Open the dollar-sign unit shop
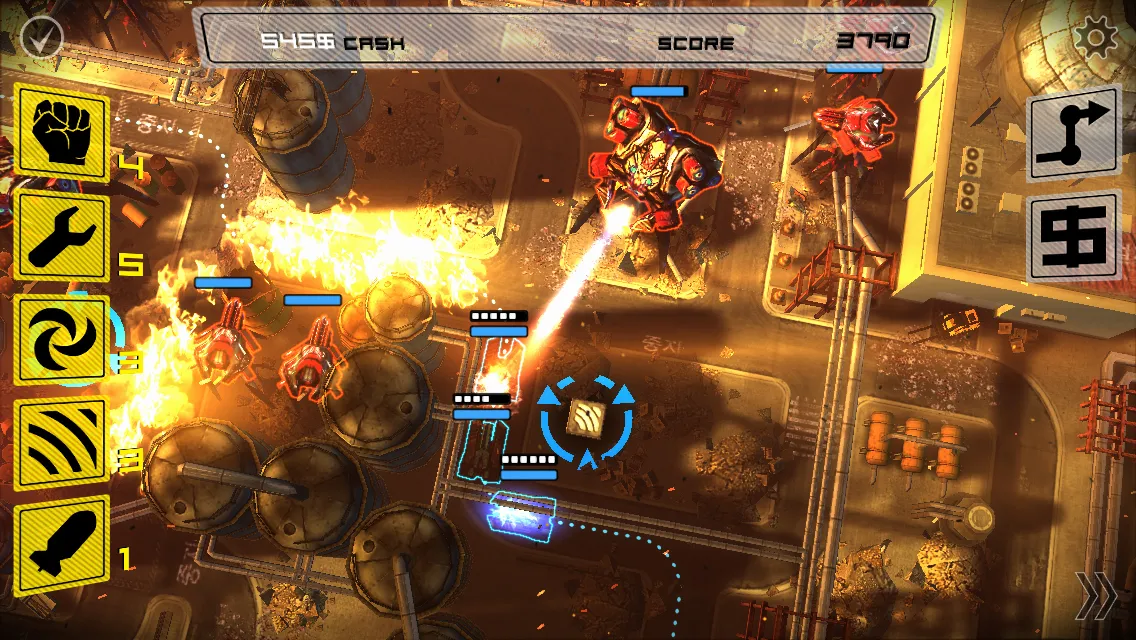 tap(1073, 236)
